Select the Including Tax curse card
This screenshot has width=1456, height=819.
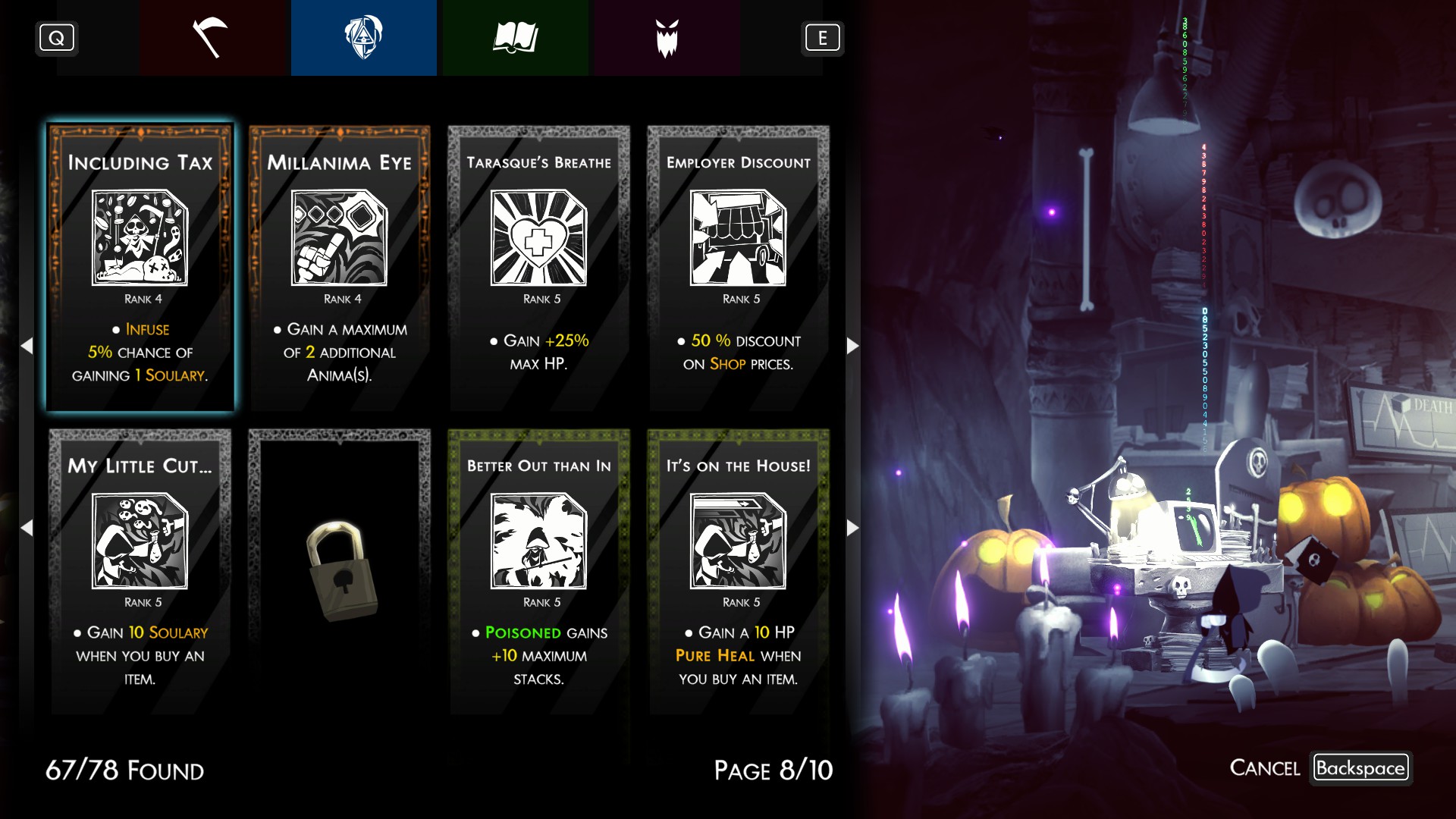(x=140, y=268)
